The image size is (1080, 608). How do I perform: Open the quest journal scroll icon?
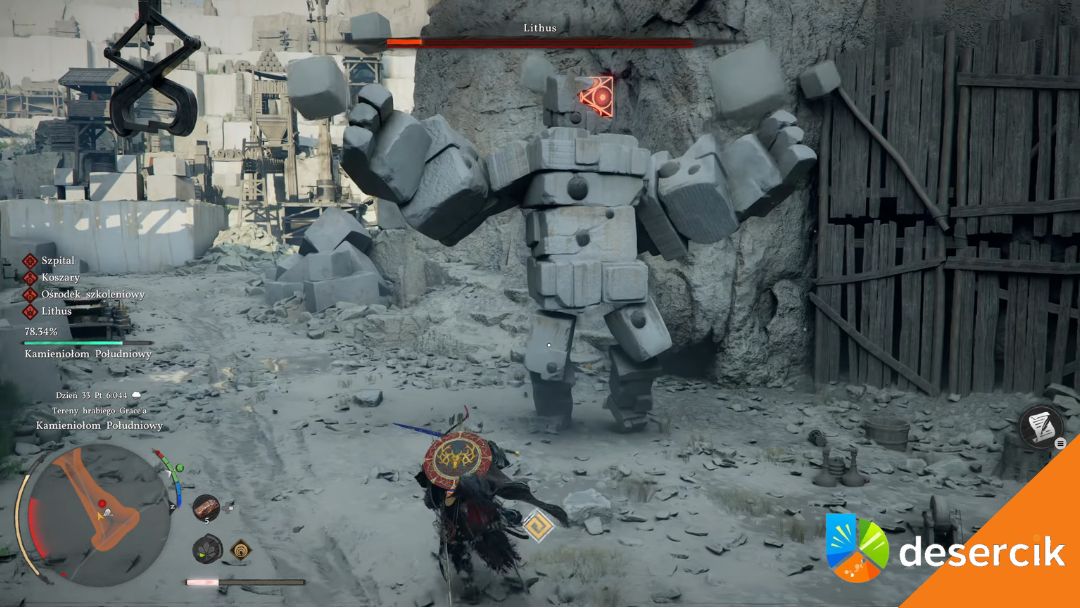point(1041,426)
